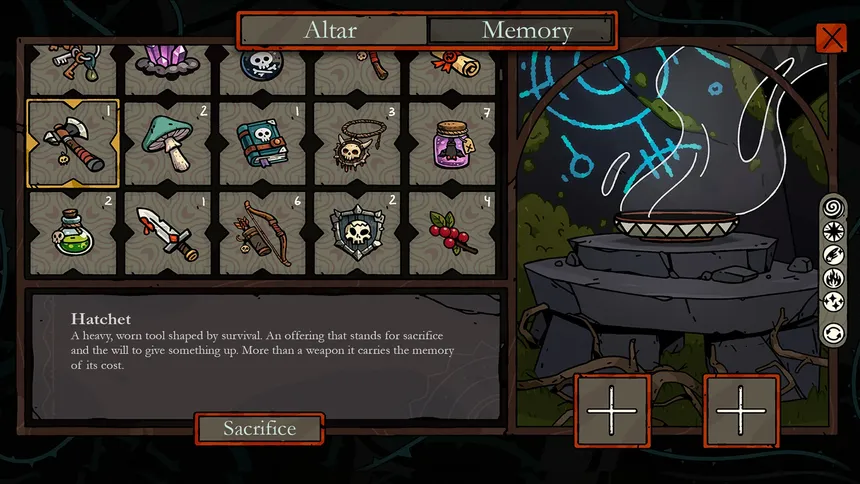860x484 pixels.
Task: Select the green poison potion
Action: tap(73, 233)
